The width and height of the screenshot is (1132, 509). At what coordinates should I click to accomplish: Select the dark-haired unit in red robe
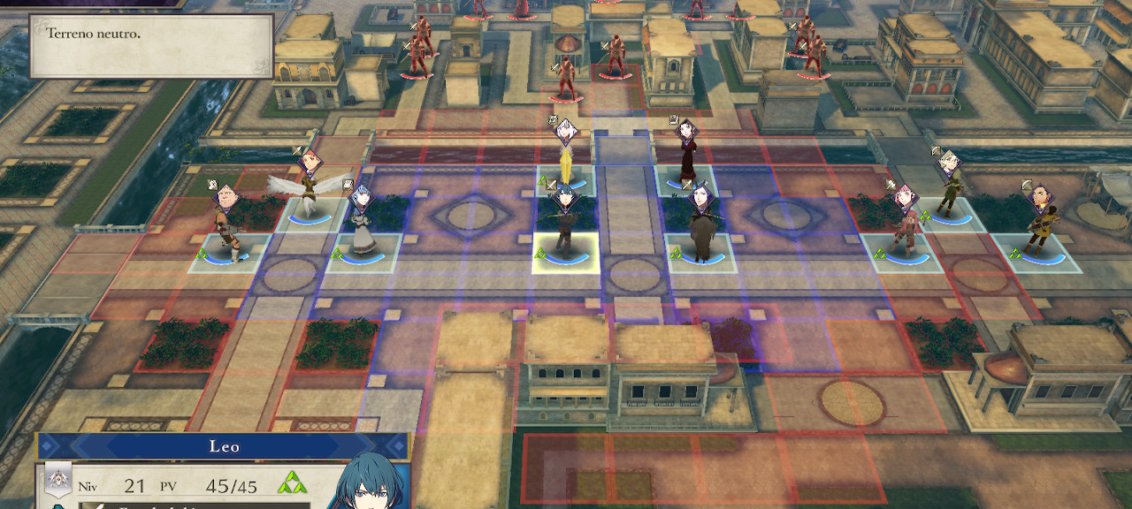pyautogui.click(x=687, y=155)
